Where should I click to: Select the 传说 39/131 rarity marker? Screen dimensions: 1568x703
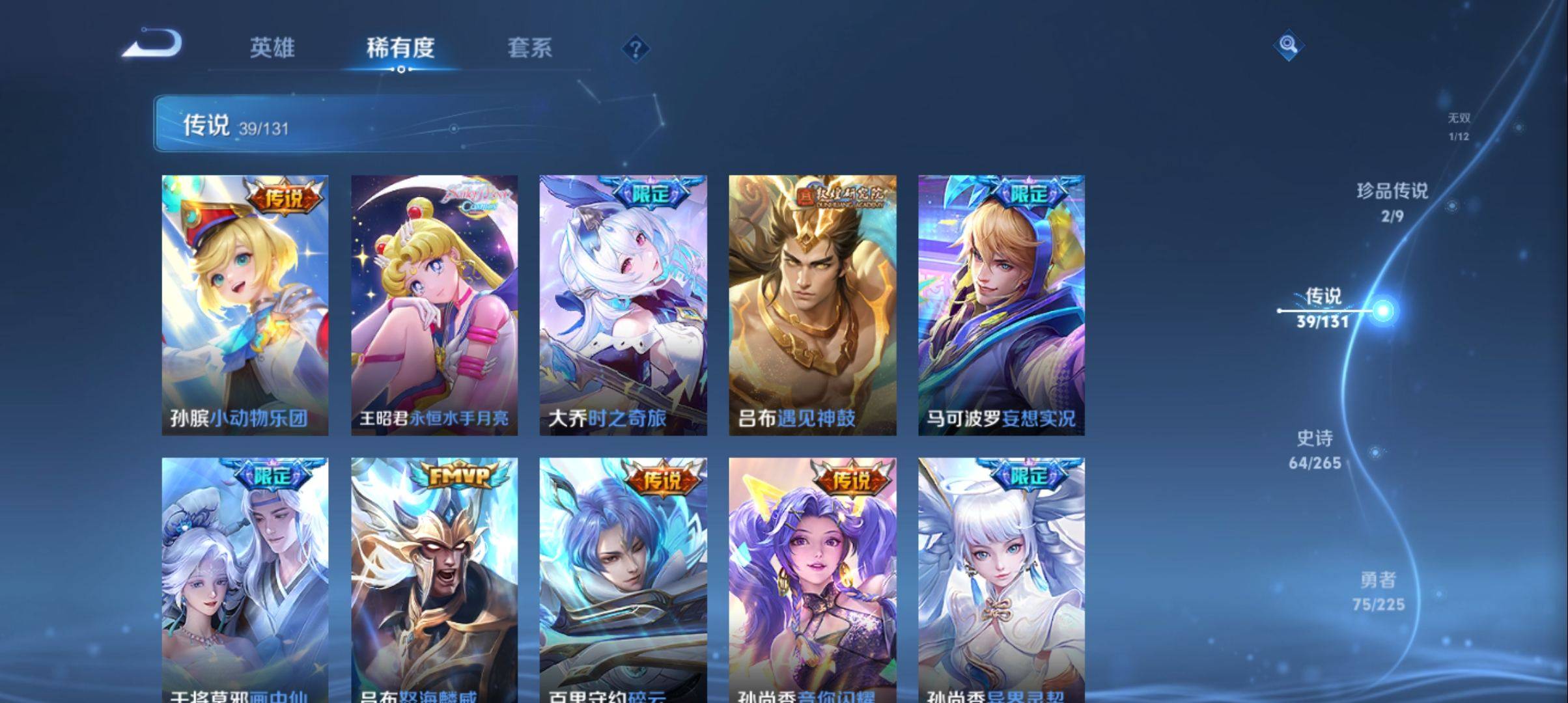coord(1323,308)
